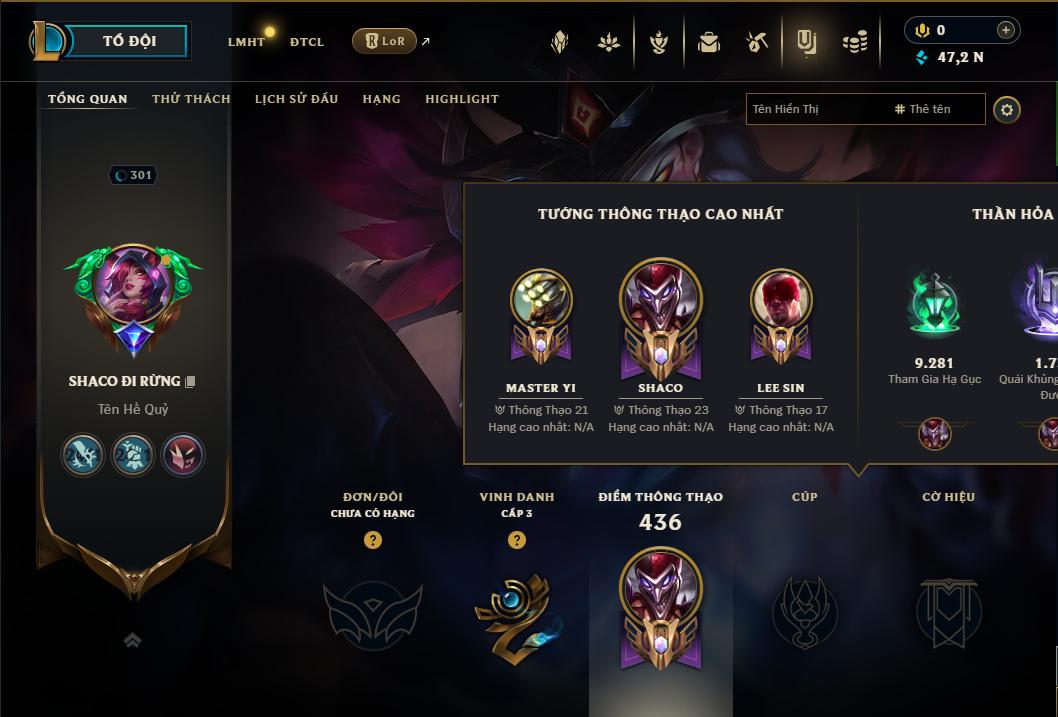Open the LỊCH SỬ ĐẤU tab
The height and width of the screenshot is (717, 1058).
pos(296,99)
